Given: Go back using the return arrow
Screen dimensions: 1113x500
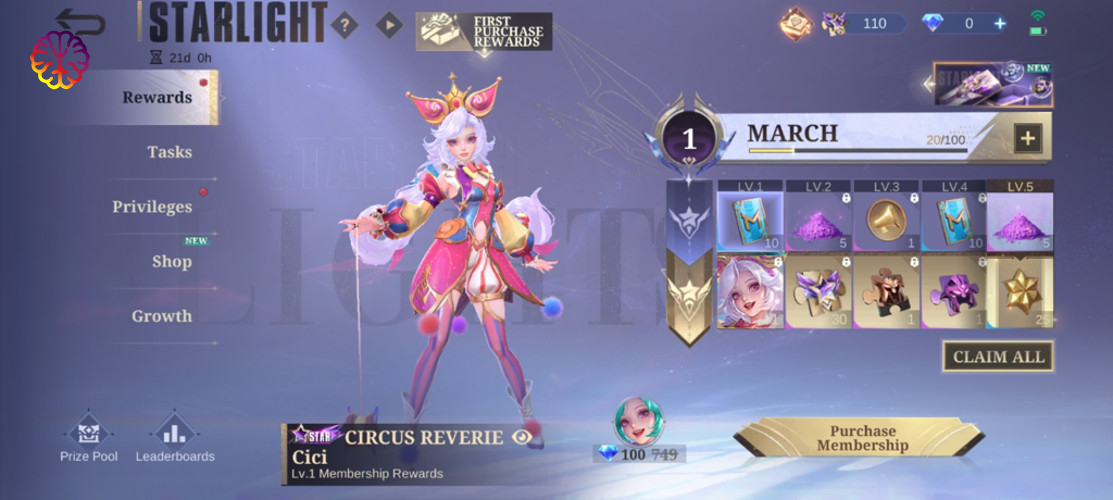Looking at the screenshot, I should pyautogui.click(x=80, y=22).
